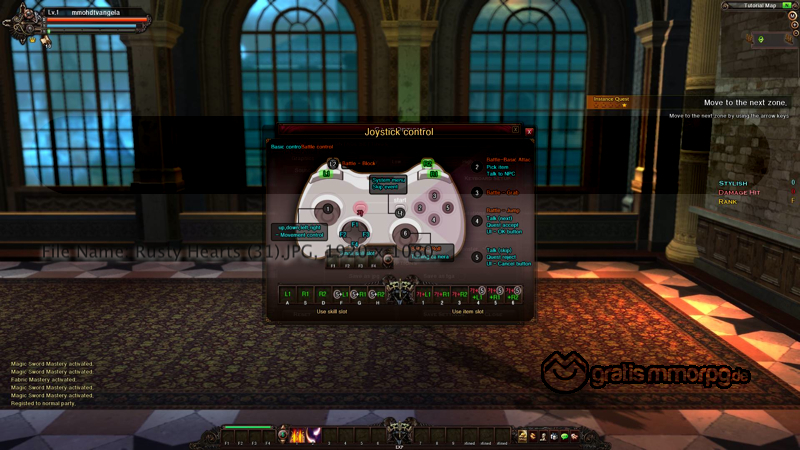
Task: Select the Instance Quest tracker entry
Action: [x=611, y=99]
